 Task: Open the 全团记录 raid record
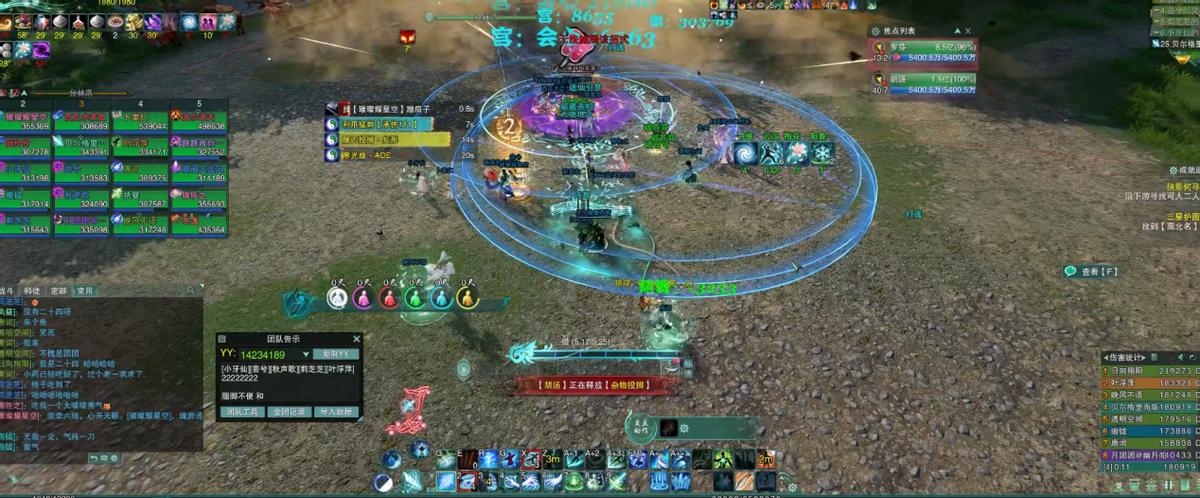tap(288, 411)
